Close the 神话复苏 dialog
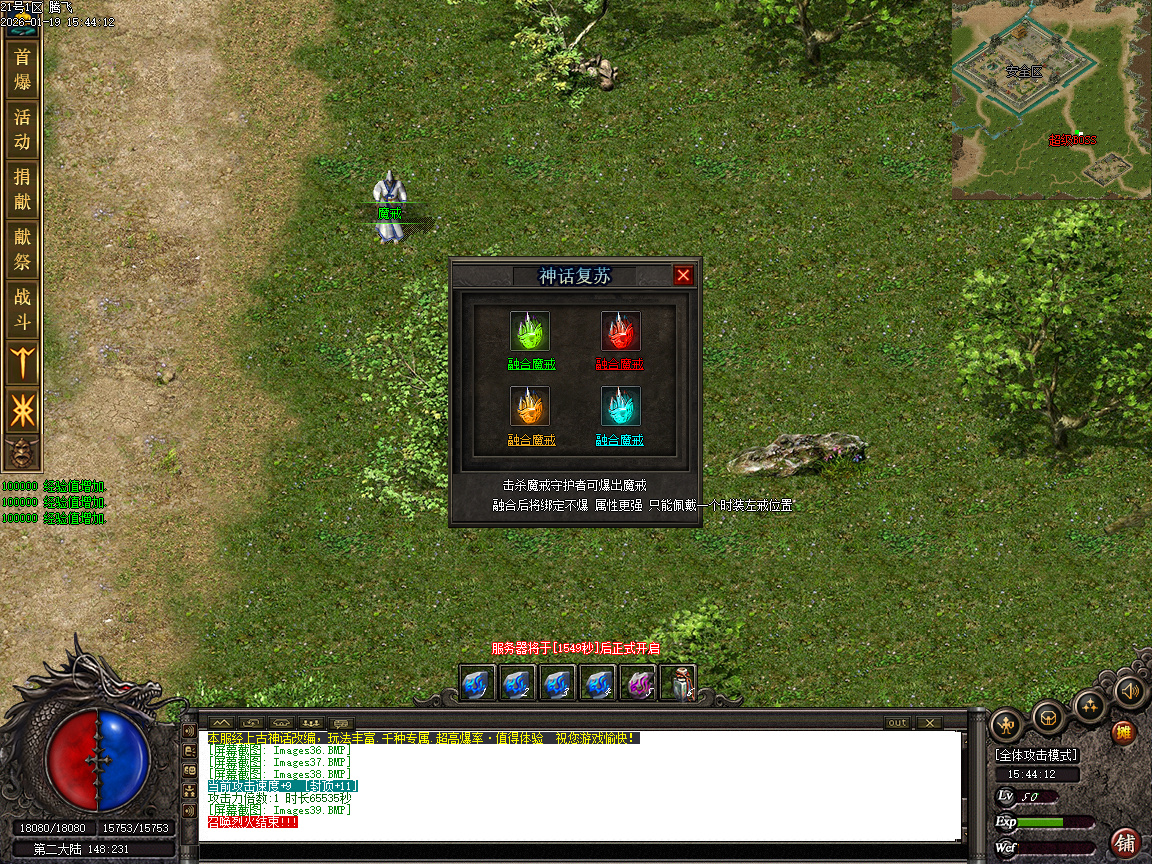Viewport: 1152px width, 864px height. coord(683,276)
